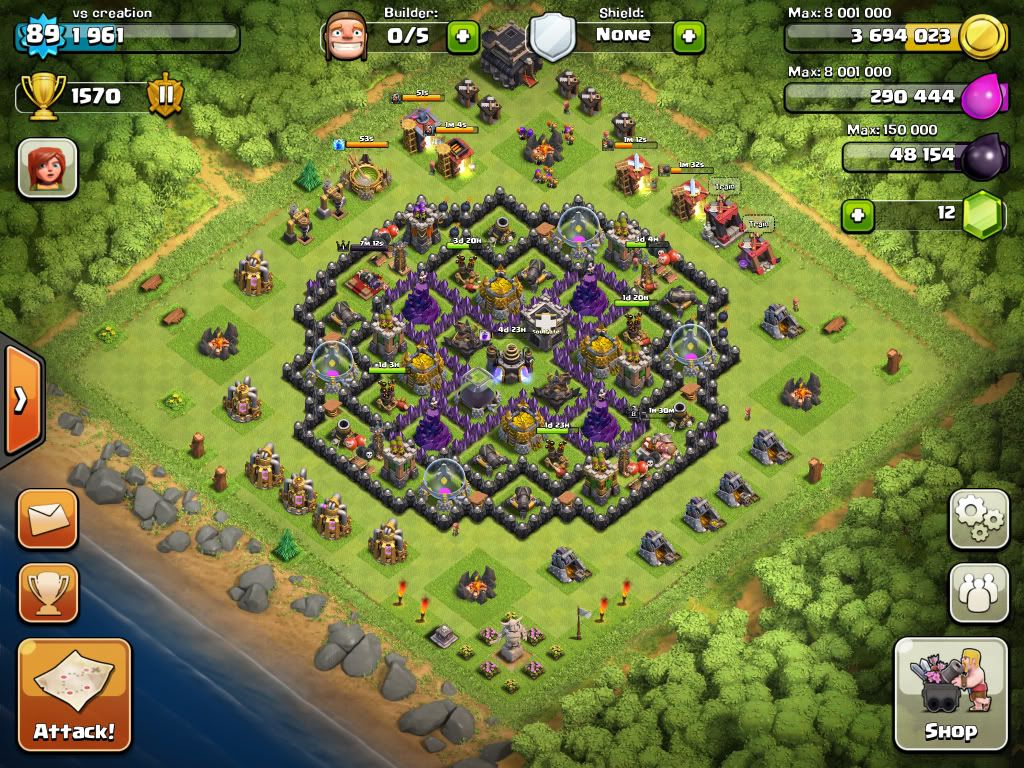Add a builder with the plus button
Image resolution: width=1024 pixels, height=768 pixels.
point(462,37)
